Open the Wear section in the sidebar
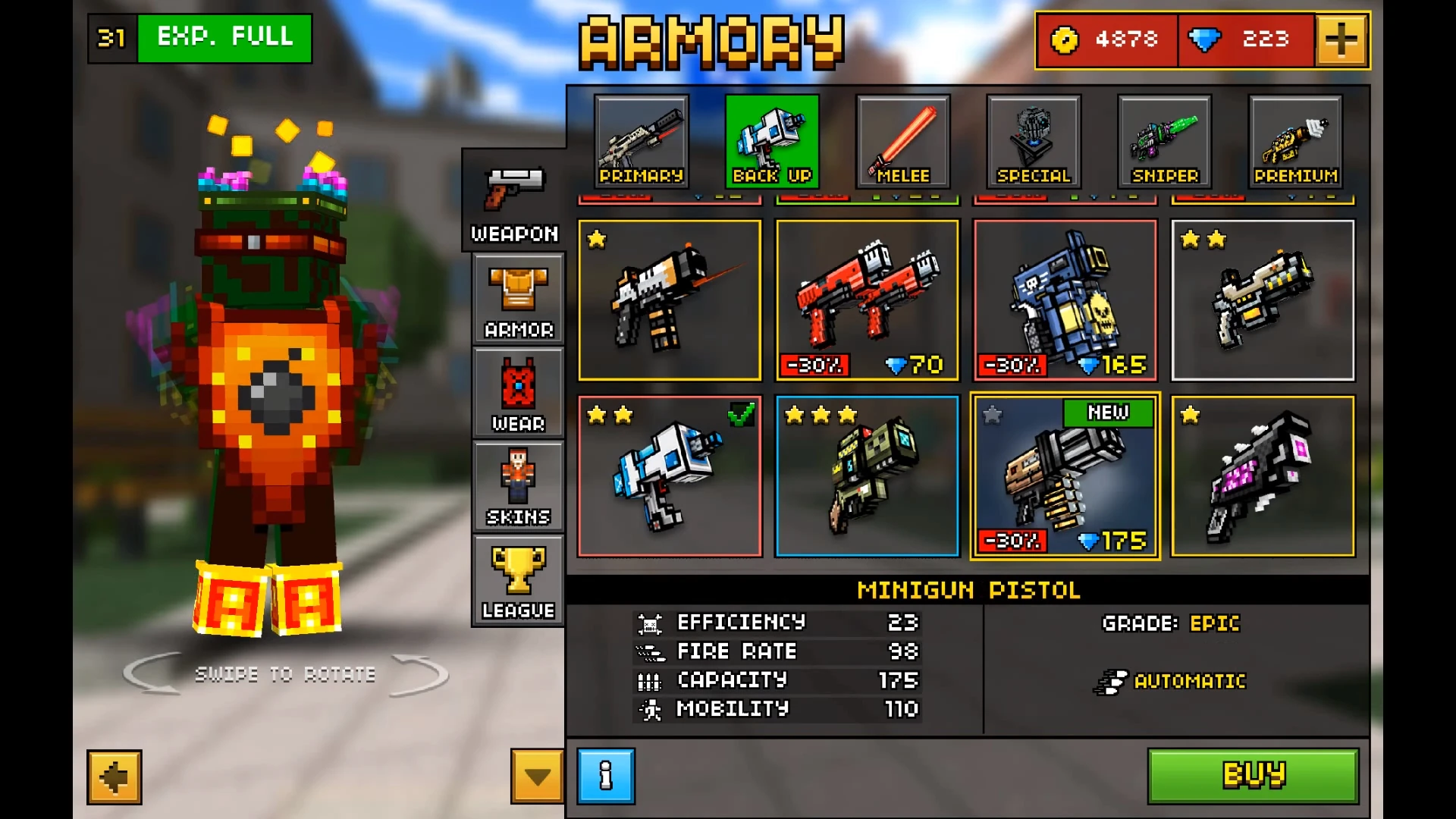Viewport: 1456px width, 819px height. coord(517,394)
